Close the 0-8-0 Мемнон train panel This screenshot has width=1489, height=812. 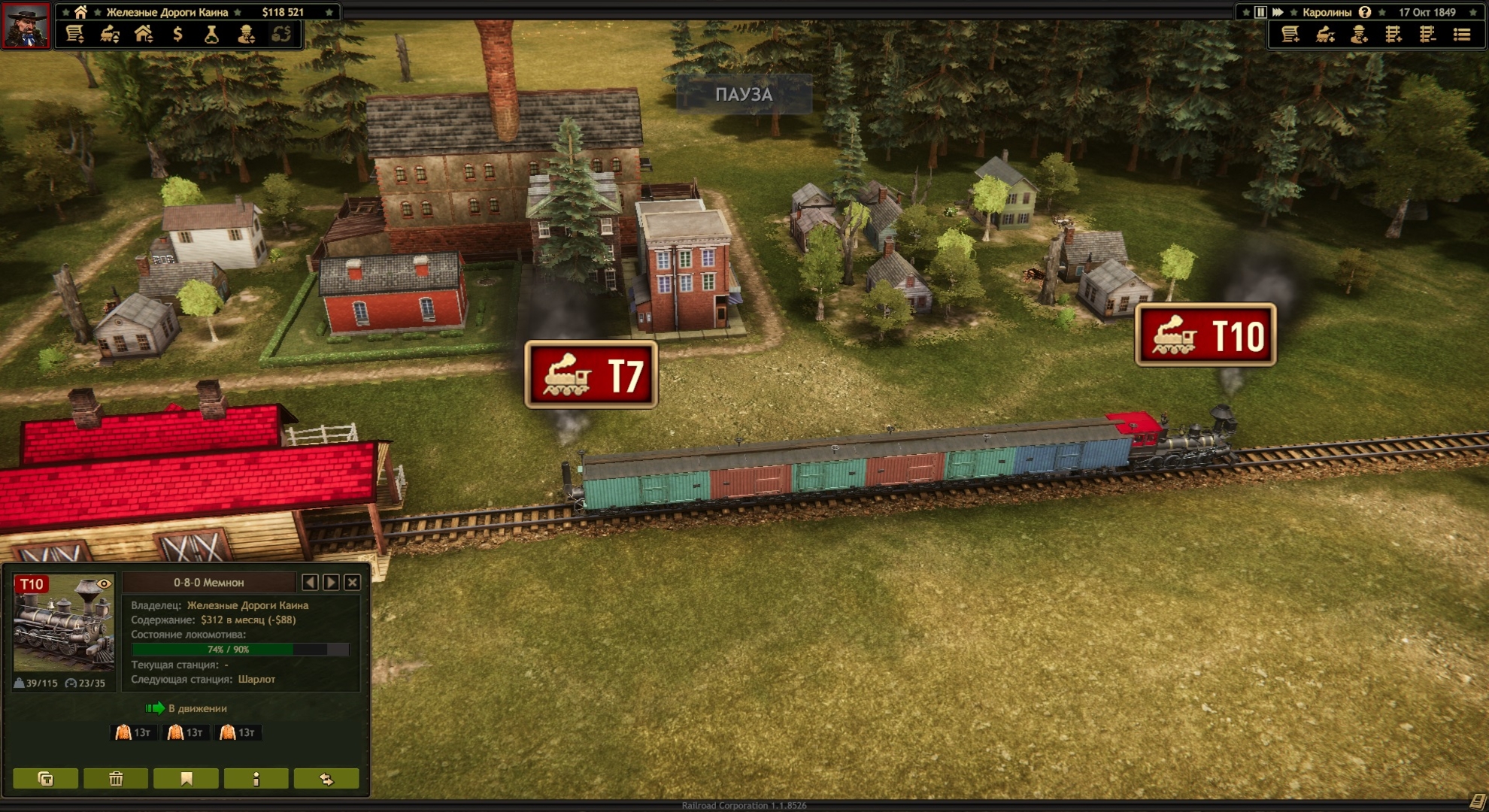pyautogui.click(x=352, y=582)
